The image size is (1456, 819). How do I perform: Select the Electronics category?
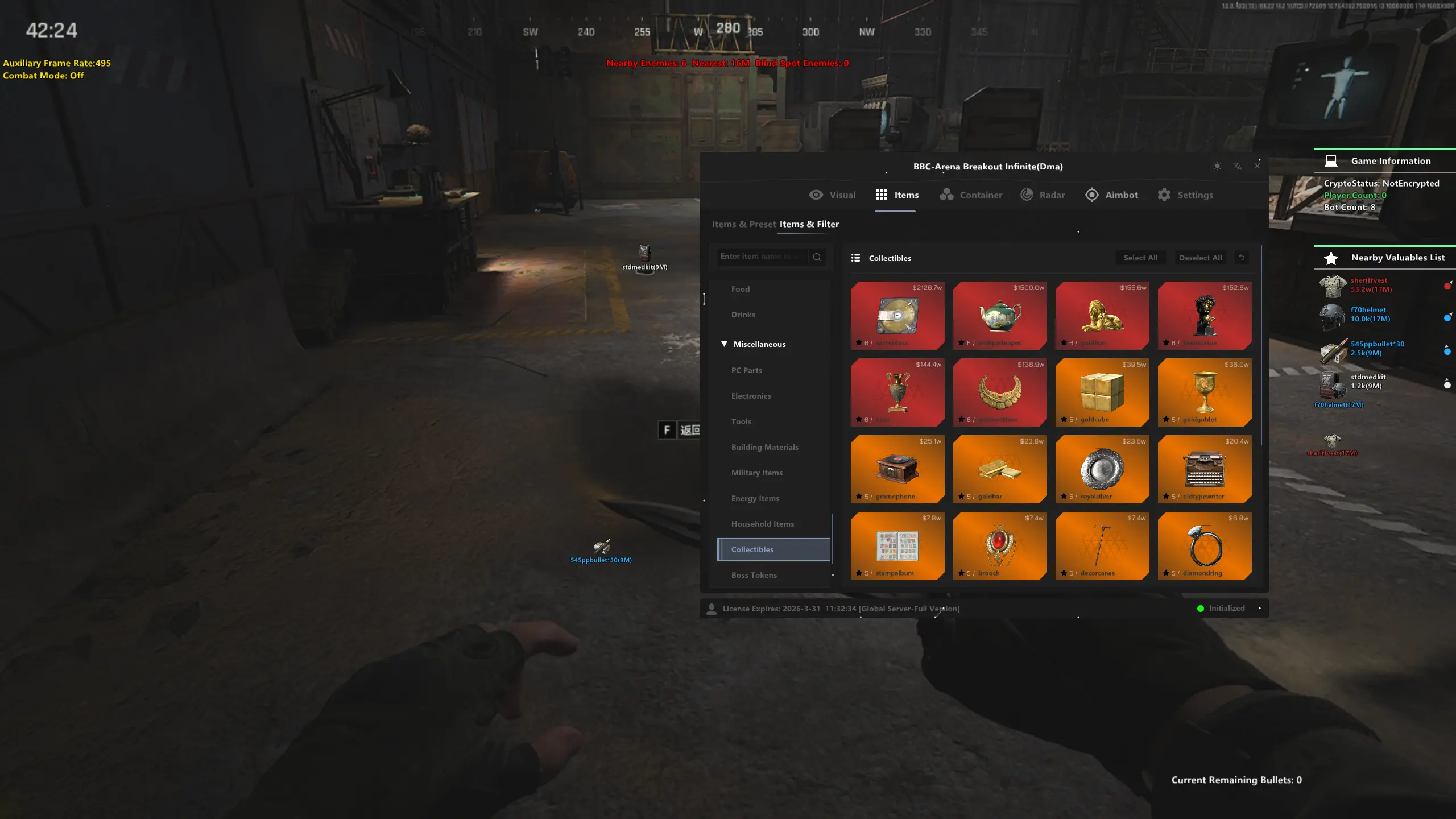pos(751,396)
